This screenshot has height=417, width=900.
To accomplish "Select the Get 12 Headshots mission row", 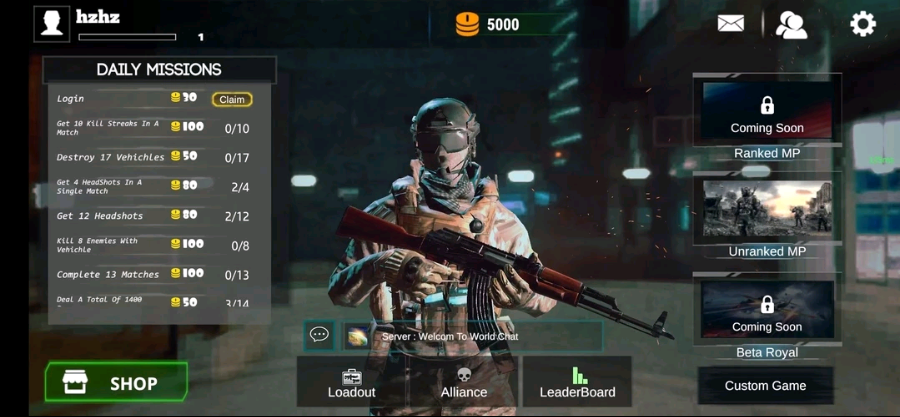I will [155, 216].
